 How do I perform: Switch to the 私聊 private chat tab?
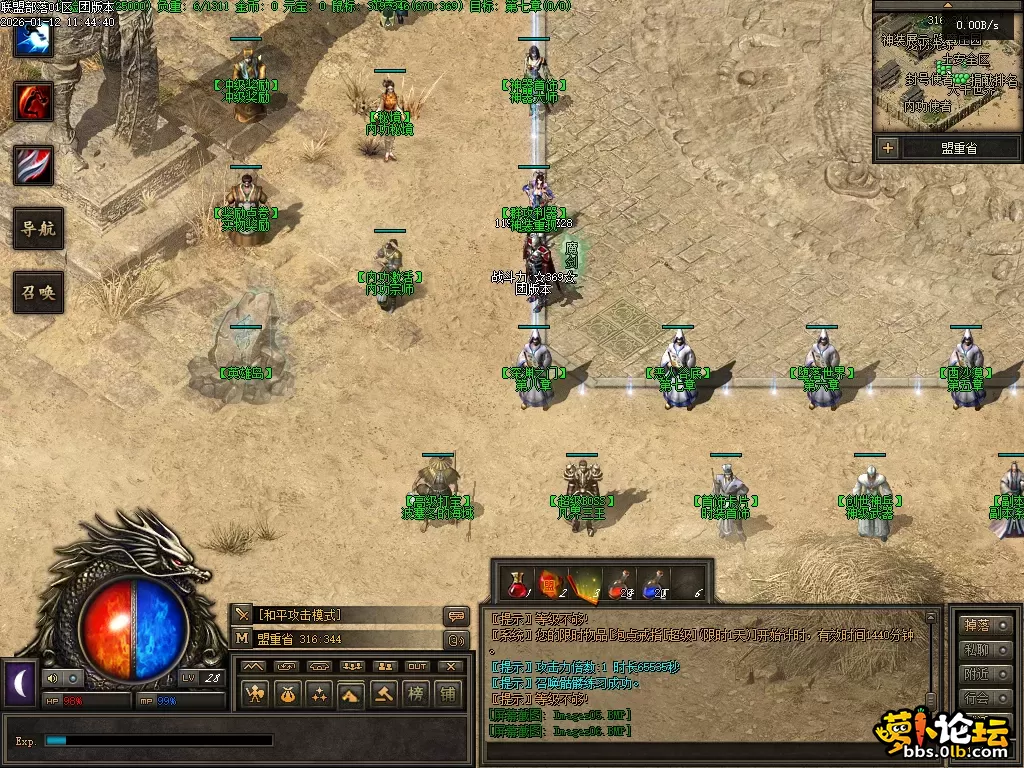[975, 649]
